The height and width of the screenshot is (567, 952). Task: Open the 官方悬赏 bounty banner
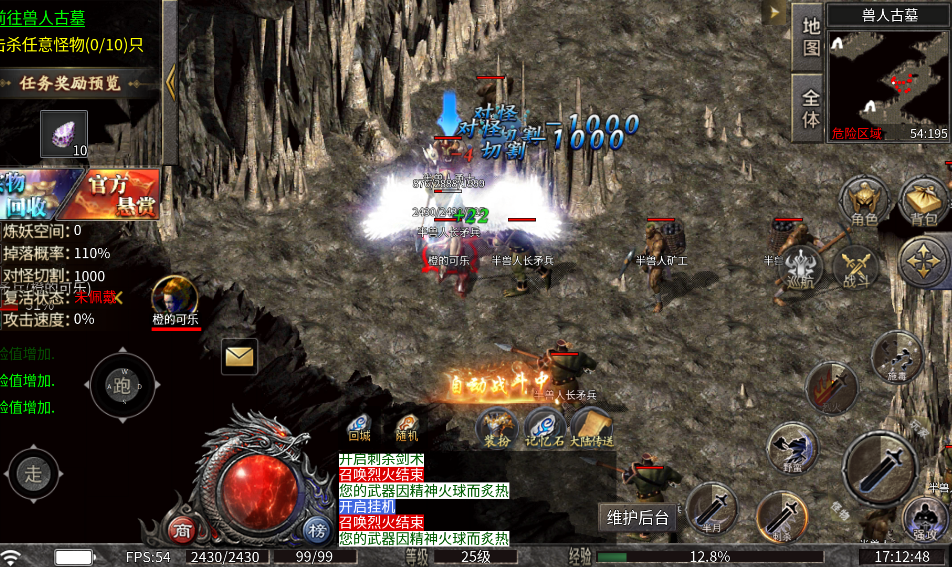click(x=111, y=193)
